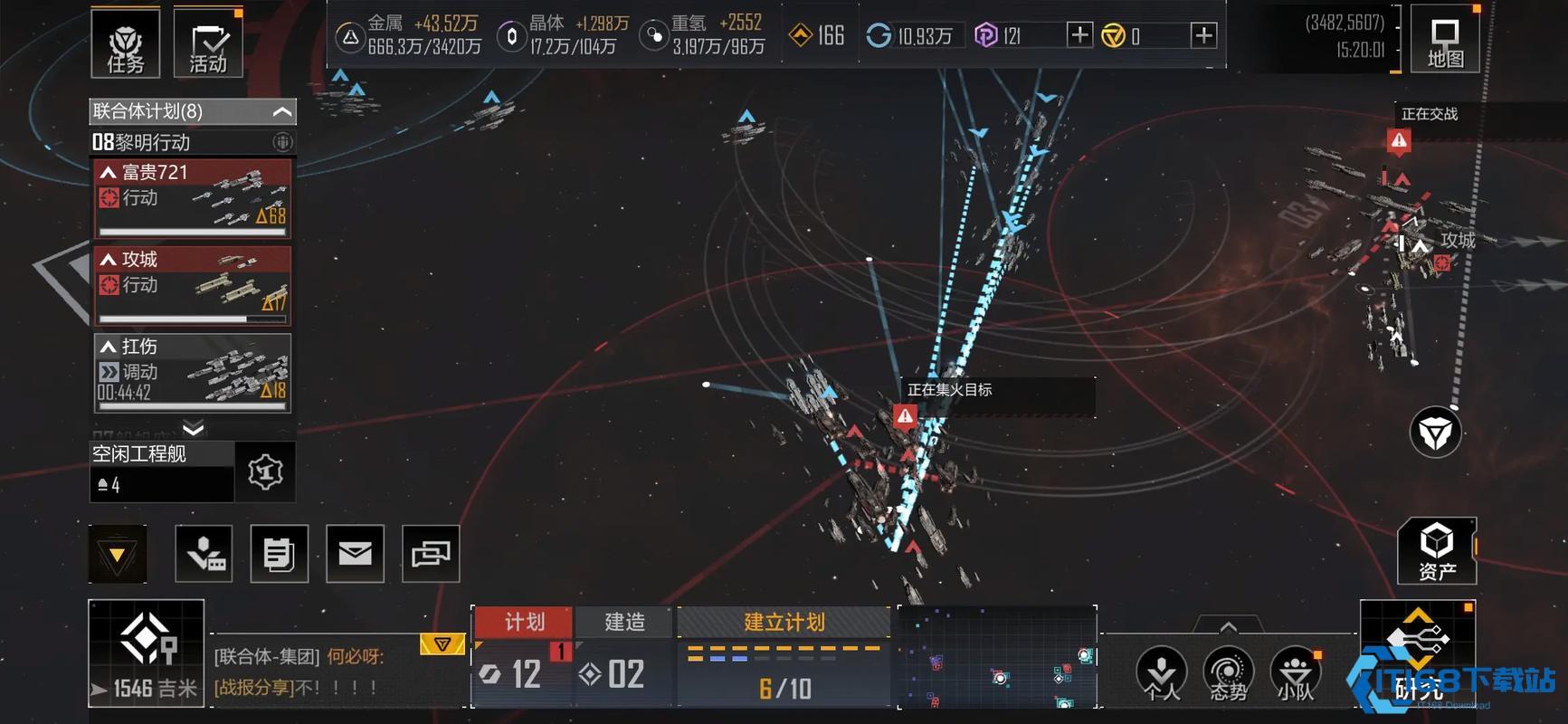Select the 扛伤 fleet card

point(193,372)
